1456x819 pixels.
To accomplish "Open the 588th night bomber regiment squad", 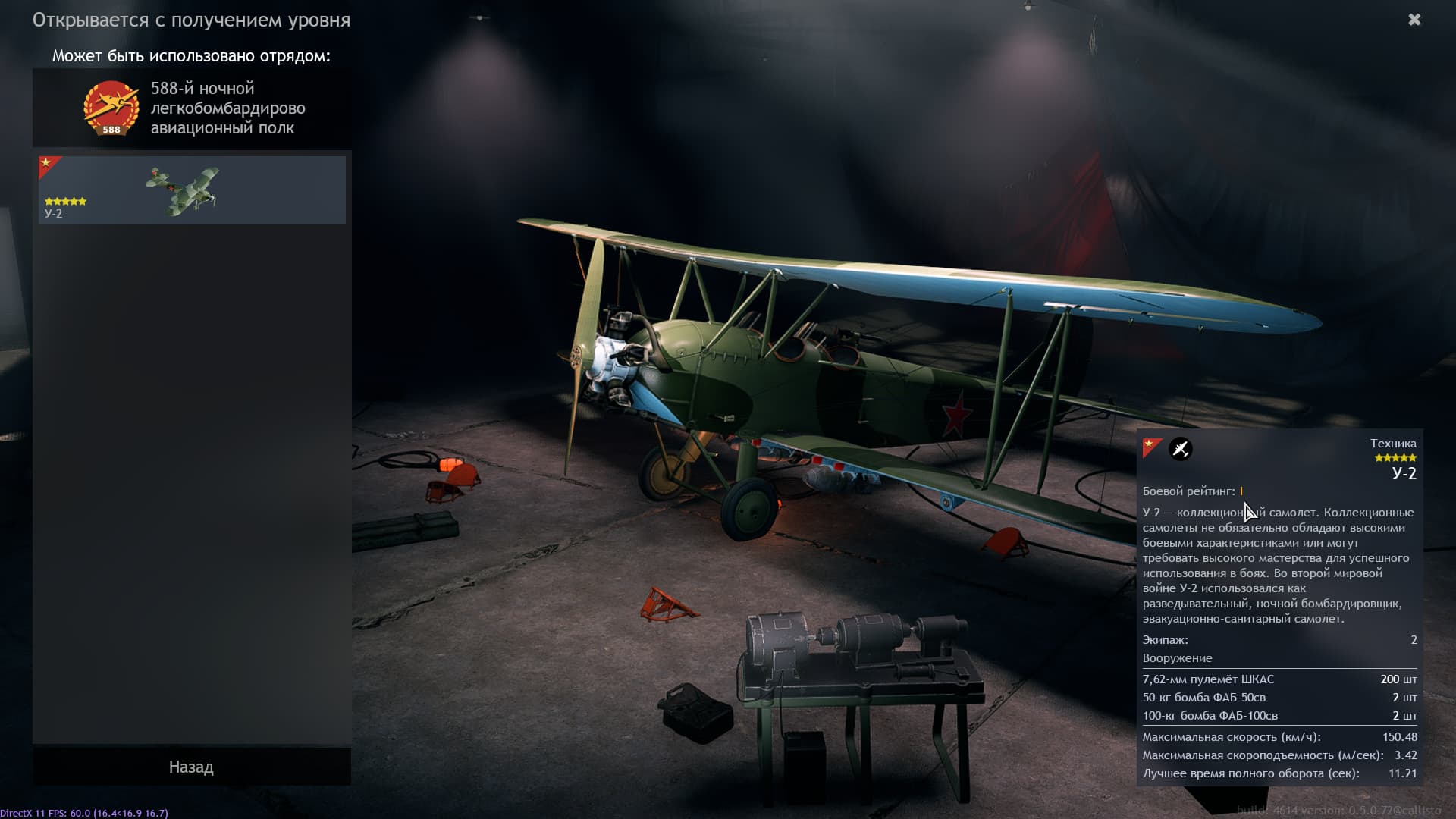I will tap(192, 108).
